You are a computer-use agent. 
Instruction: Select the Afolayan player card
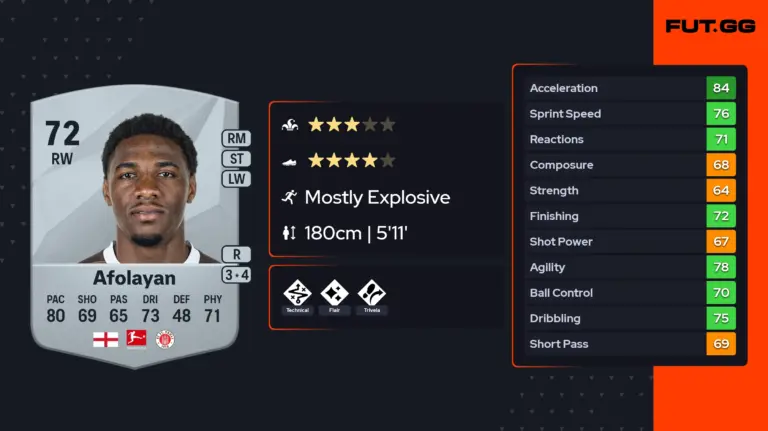pyautogui.click(x=134, y=230)
